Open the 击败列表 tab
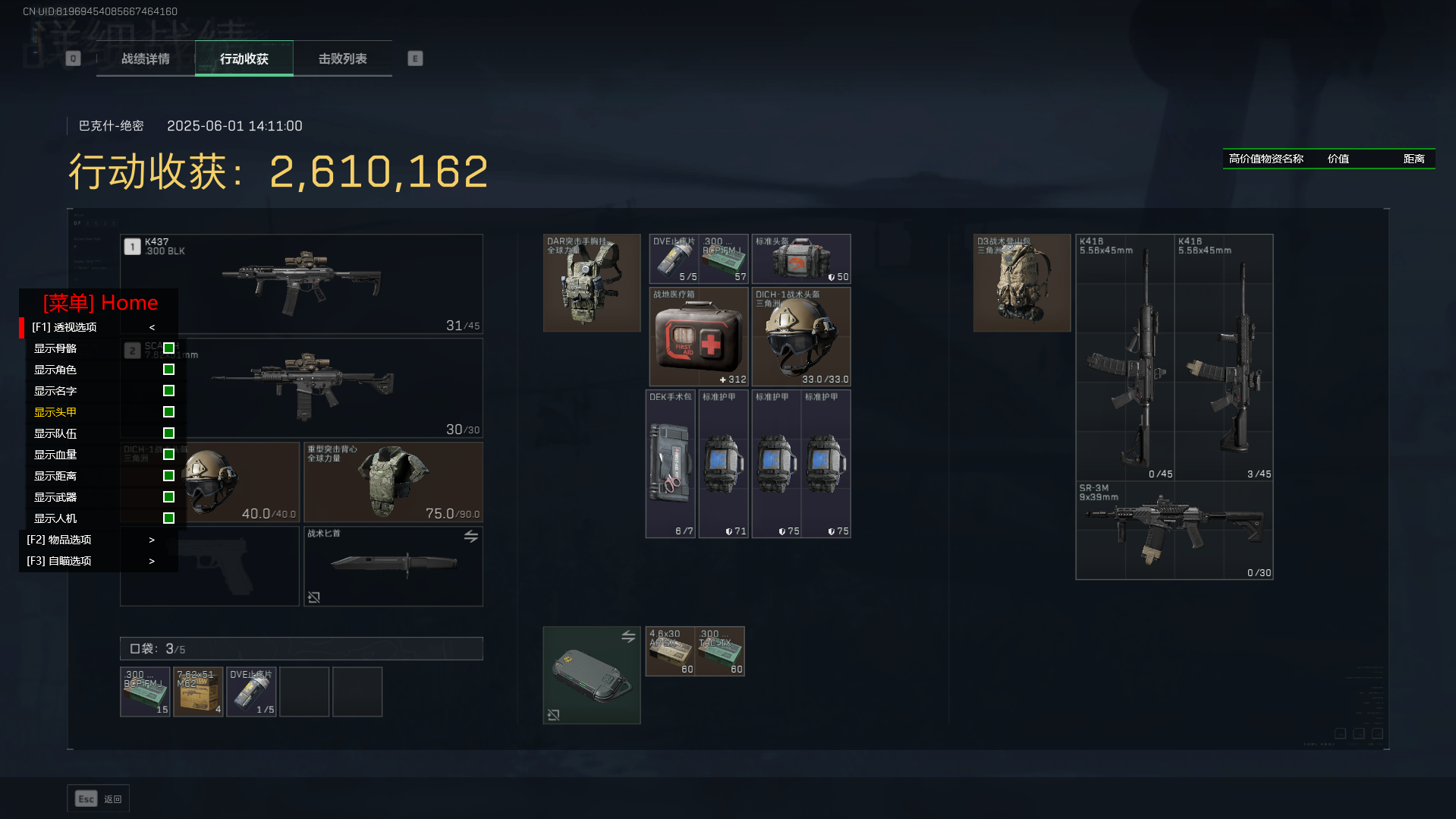Viewport: 1456px width, 819px height. coord(342,58)
